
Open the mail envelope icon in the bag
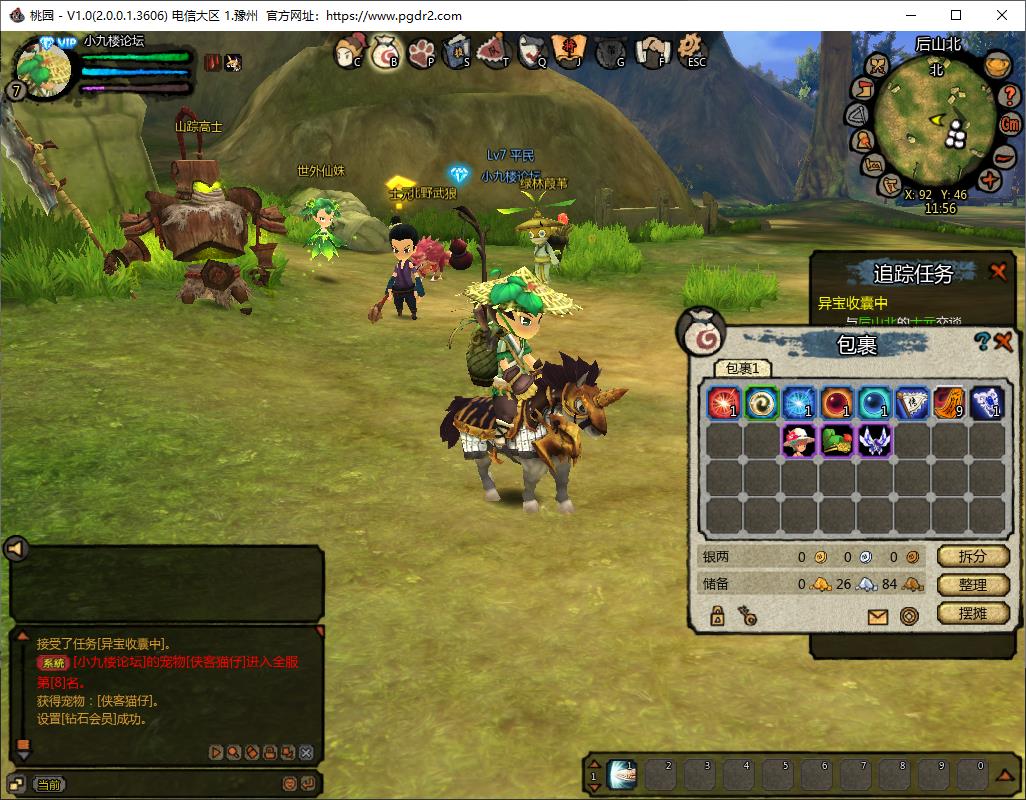pyautogui.click(x=878, y=616)
